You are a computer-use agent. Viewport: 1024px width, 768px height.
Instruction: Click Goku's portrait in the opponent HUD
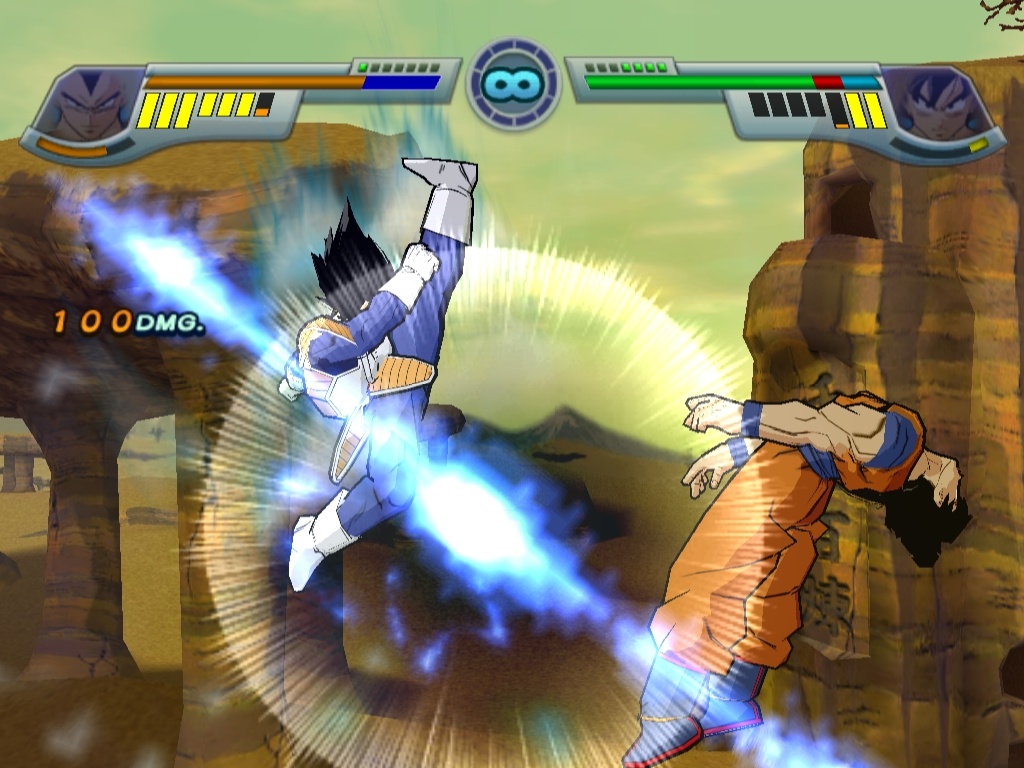click(937, 106)
